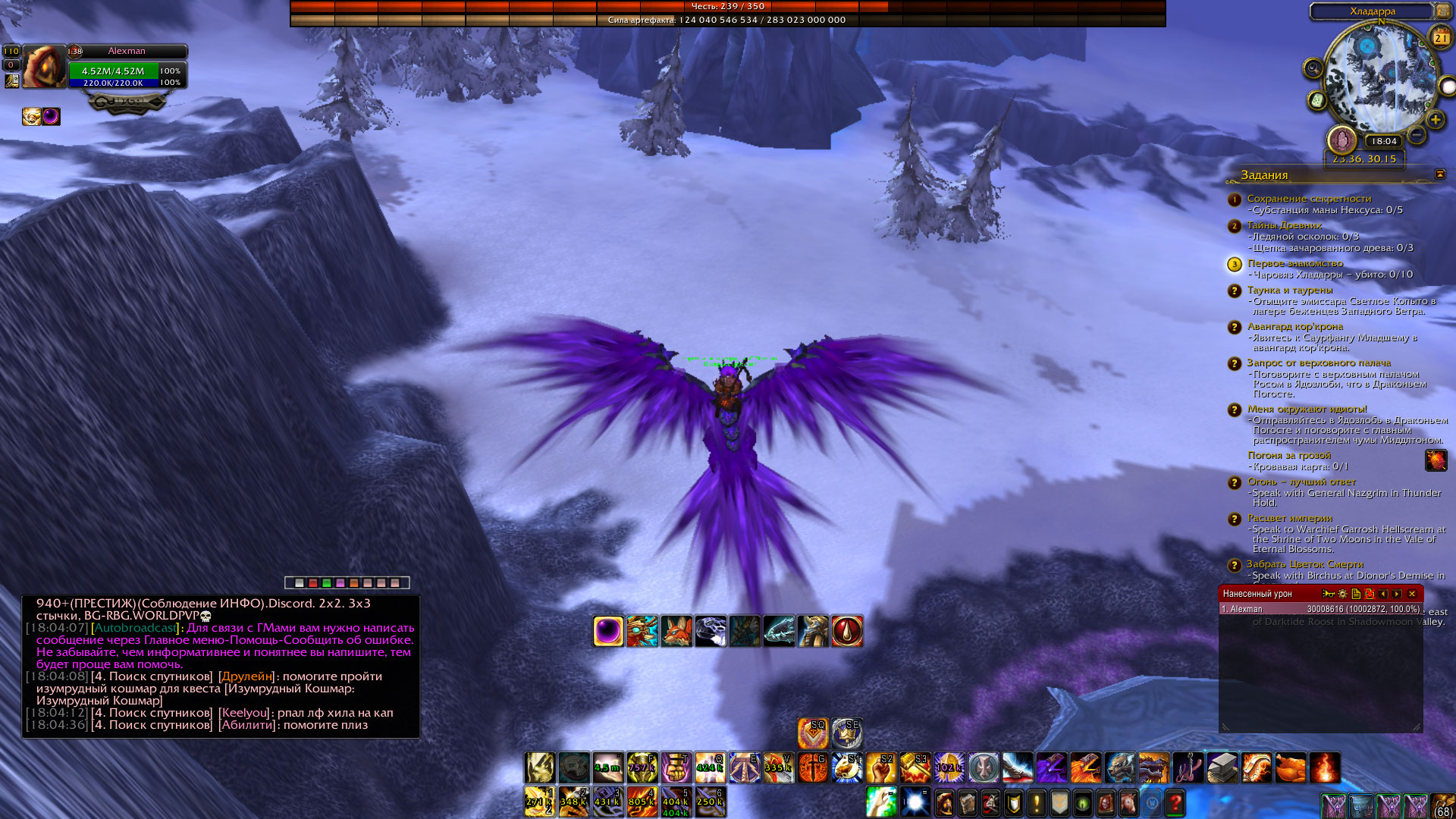The width and height of the screenshot is (1456, 819).
Task: Activate the raised fist S2 ability
Action: pyautogui.click(x=881, y=768)
